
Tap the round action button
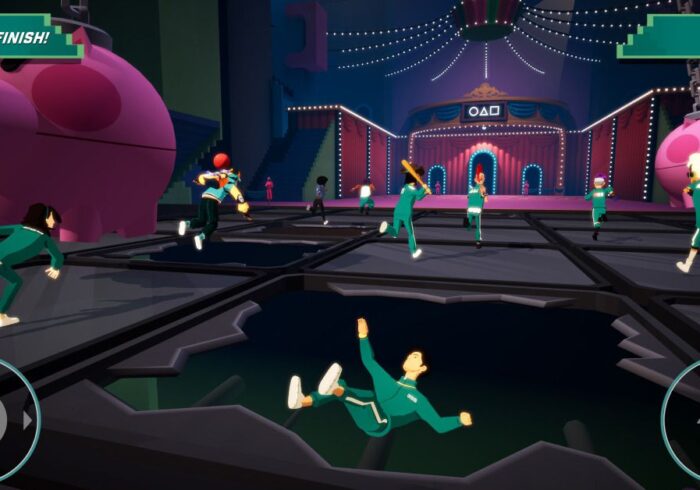(685, 420)
